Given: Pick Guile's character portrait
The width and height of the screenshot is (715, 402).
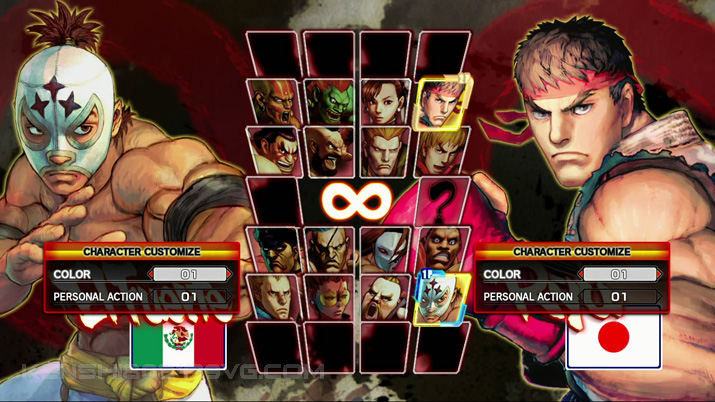Looking at the screenshot, I should 384,151.
